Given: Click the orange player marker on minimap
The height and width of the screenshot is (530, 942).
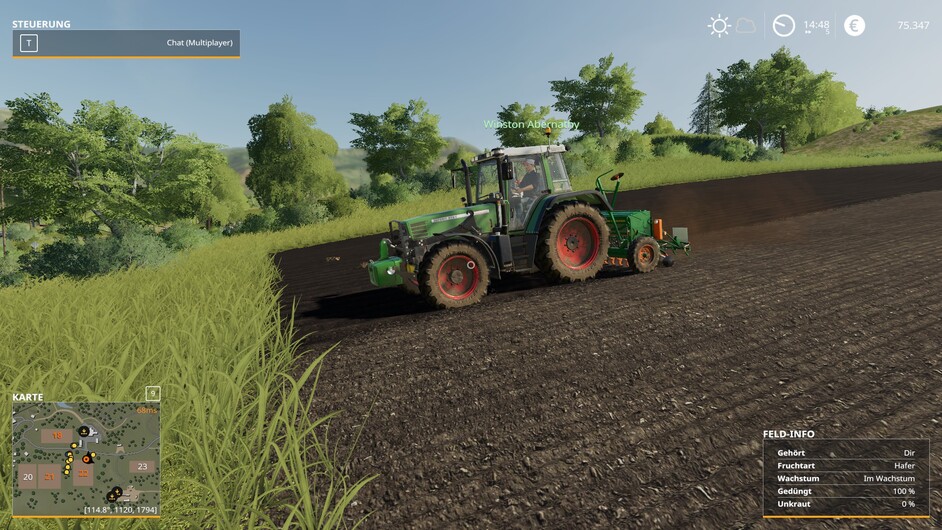Looking at the screenshot, I should [x=88, y=458].
